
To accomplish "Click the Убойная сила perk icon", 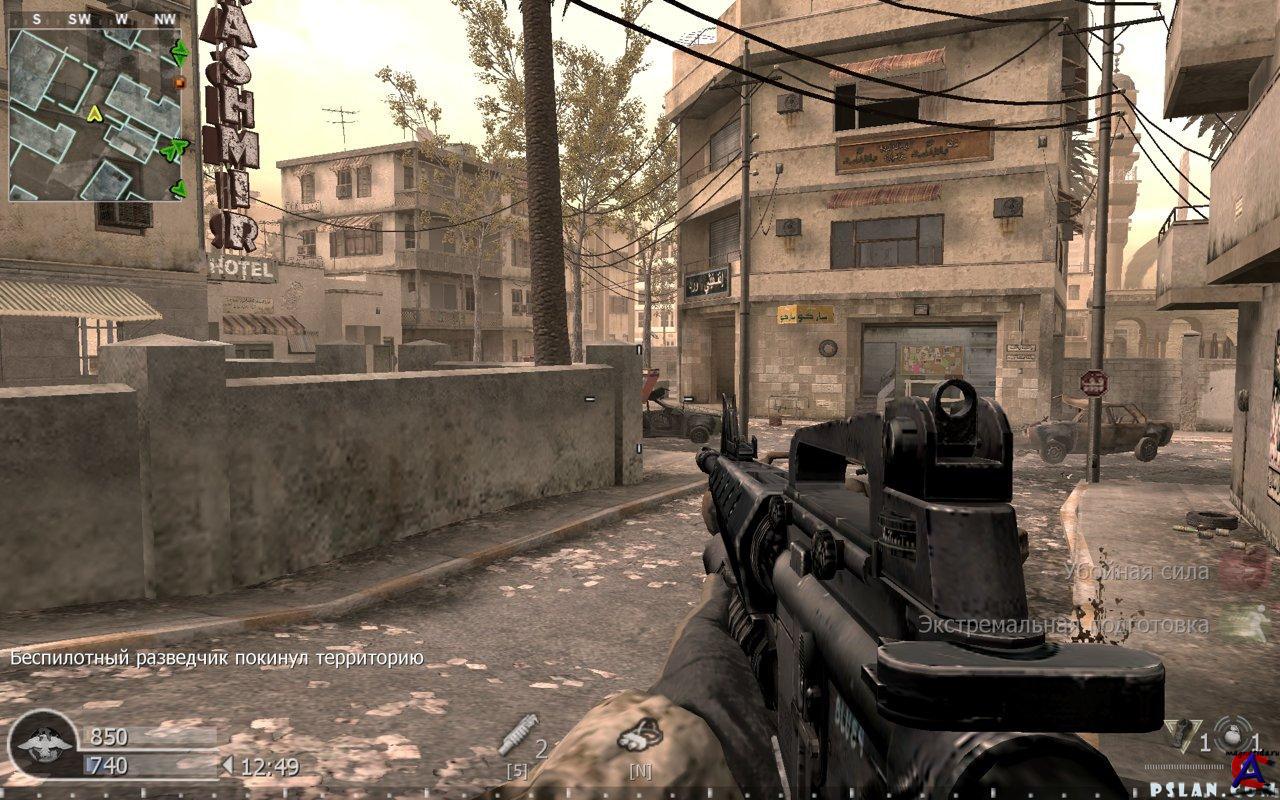I will point(1246,568).
